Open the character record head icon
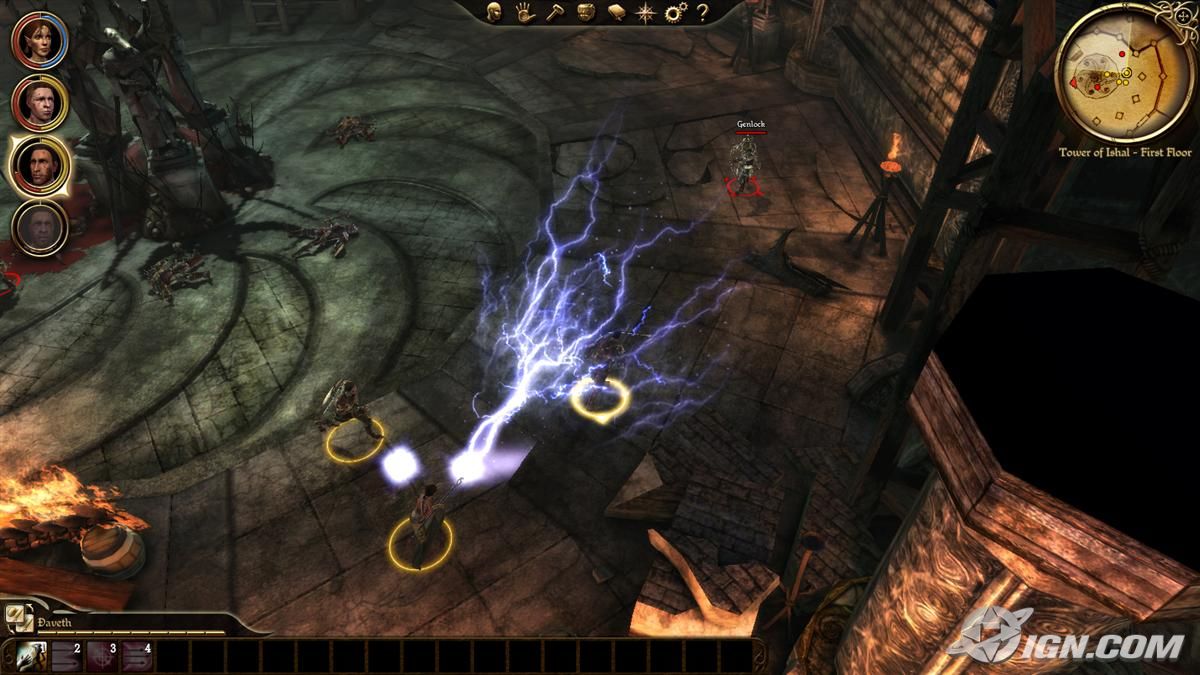This screenshot has height=675, width=1200. (x=494, y=12)
